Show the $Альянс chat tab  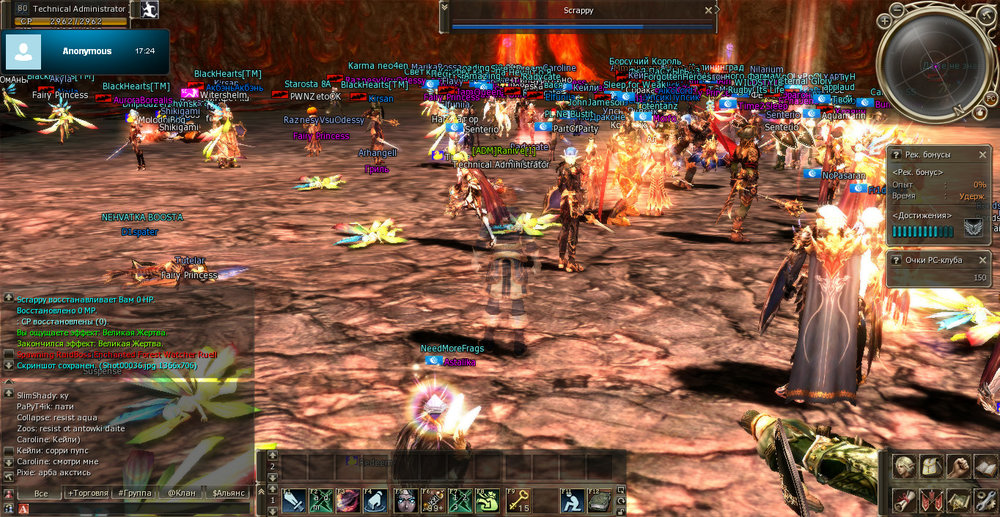tap(229, 493)
